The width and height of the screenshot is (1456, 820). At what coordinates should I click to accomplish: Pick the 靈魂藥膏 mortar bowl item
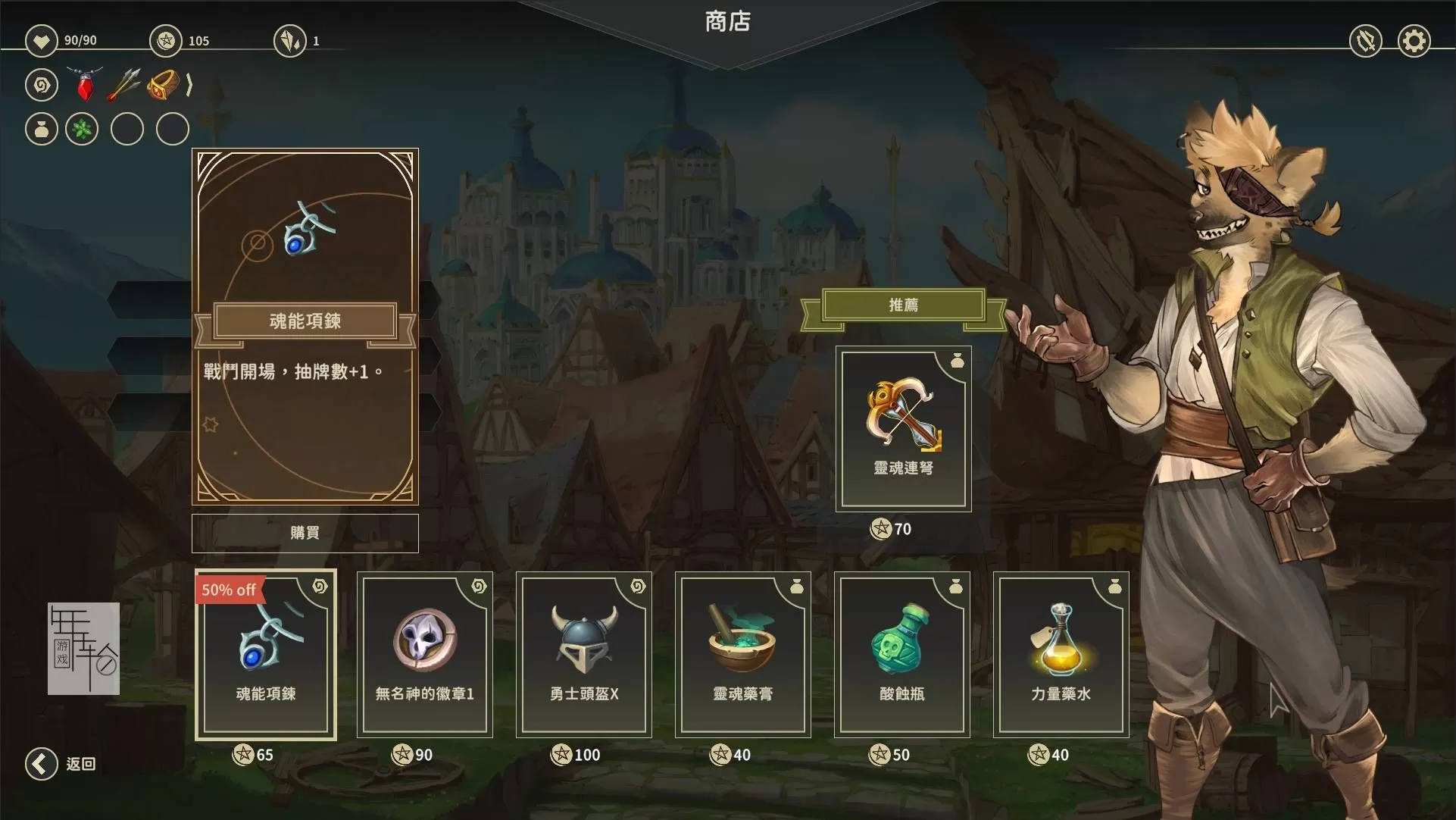[x=742, y=655]
